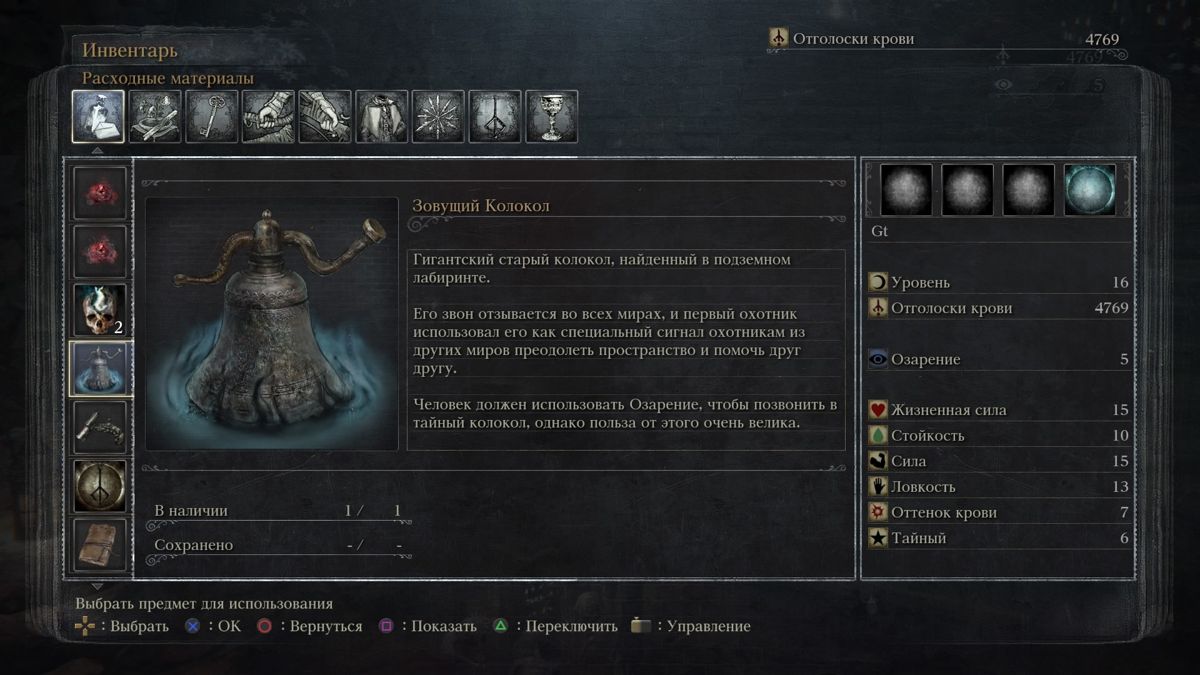The width and height of the screenshot is (1200, 675).
Task: Select the glowing teal orb rune slot
Action: (x=1089, y=190)
